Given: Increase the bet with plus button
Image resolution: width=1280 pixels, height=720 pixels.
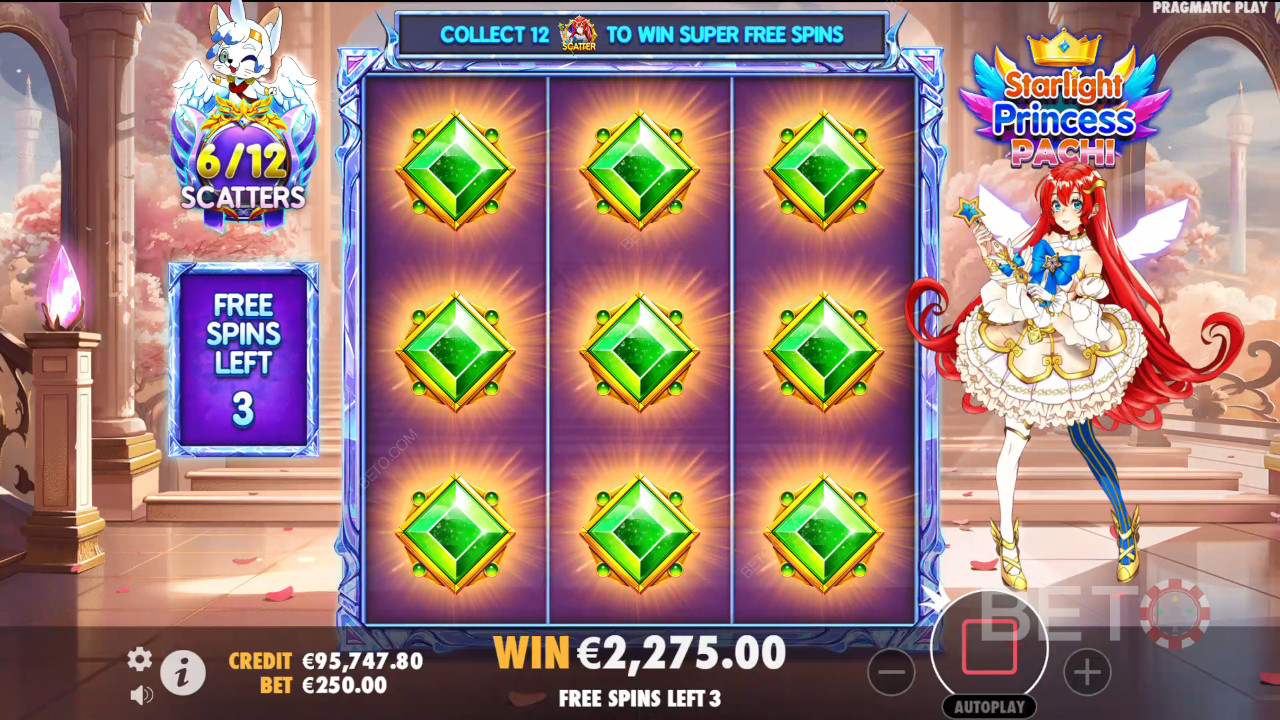Looking at the screenshot, I should click(1087, 672).
